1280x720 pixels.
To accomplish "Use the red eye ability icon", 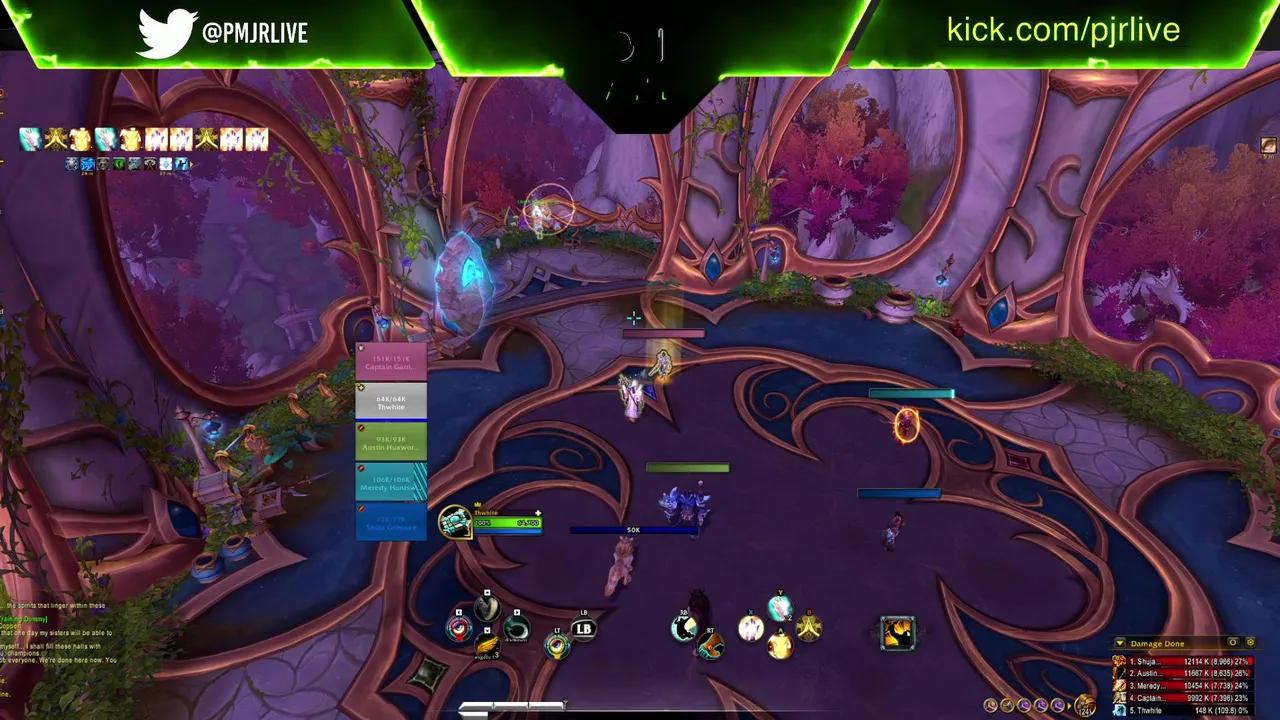I will click(459, 628).
